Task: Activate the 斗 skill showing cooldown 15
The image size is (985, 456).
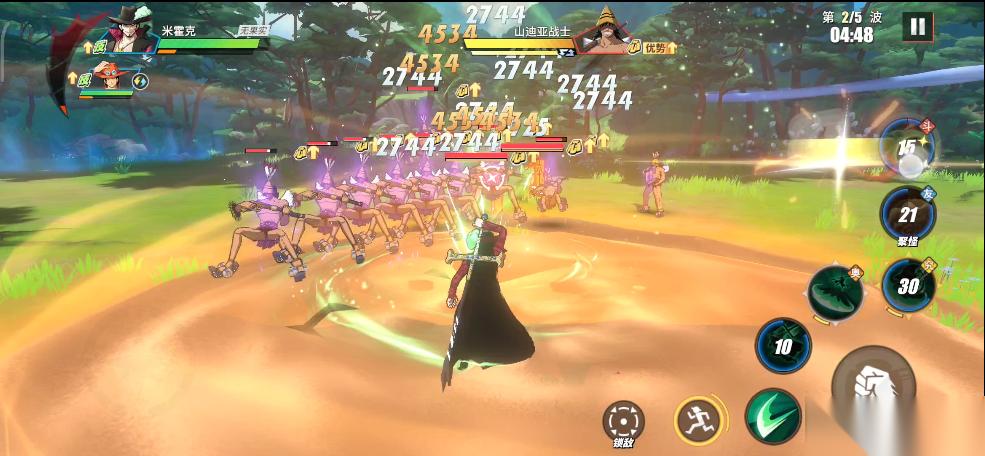Action: [907, 147]
